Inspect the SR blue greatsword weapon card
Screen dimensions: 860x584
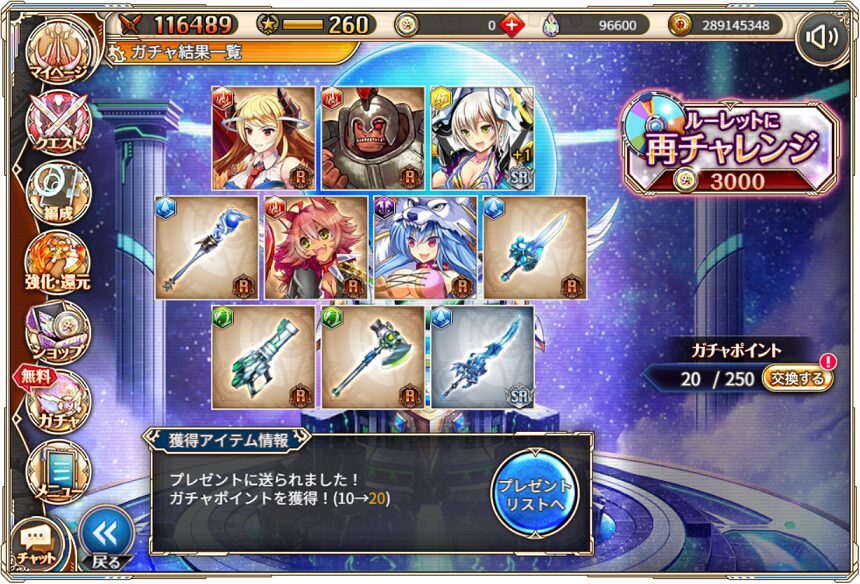[482, 357]
